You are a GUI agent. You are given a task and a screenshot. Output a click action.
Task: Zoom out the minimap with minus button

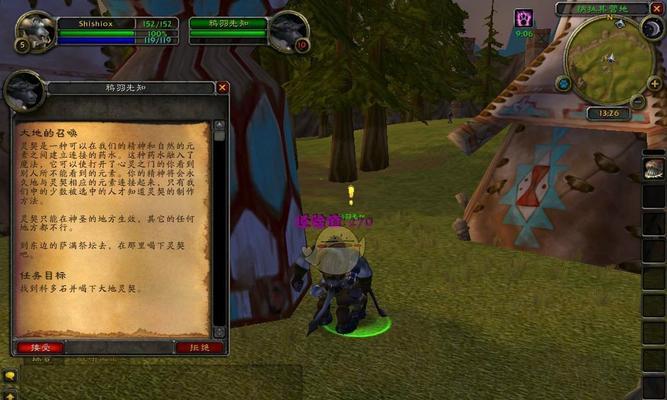point(638,100)
